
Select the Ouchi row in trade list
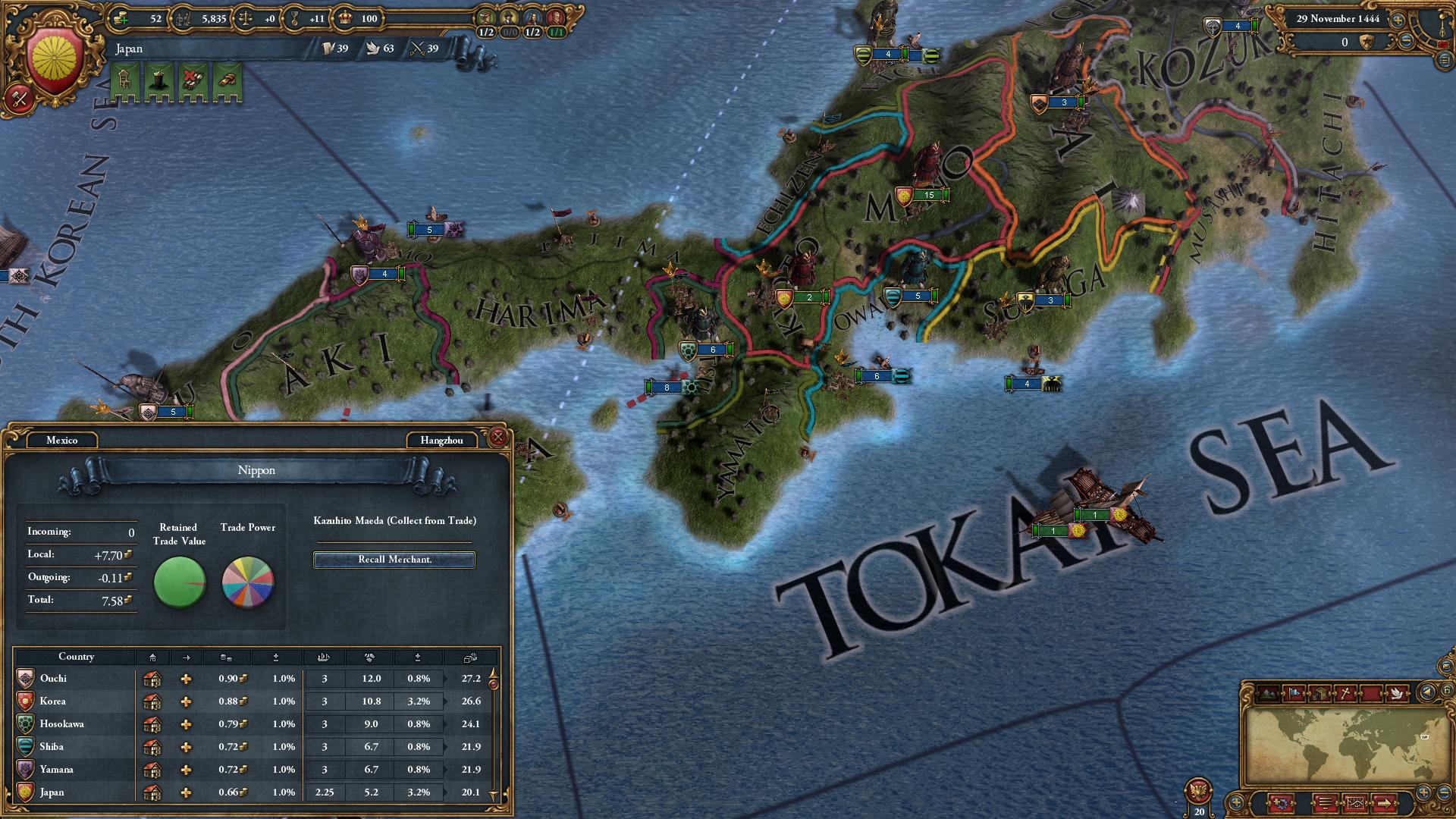tap(76, 679)
